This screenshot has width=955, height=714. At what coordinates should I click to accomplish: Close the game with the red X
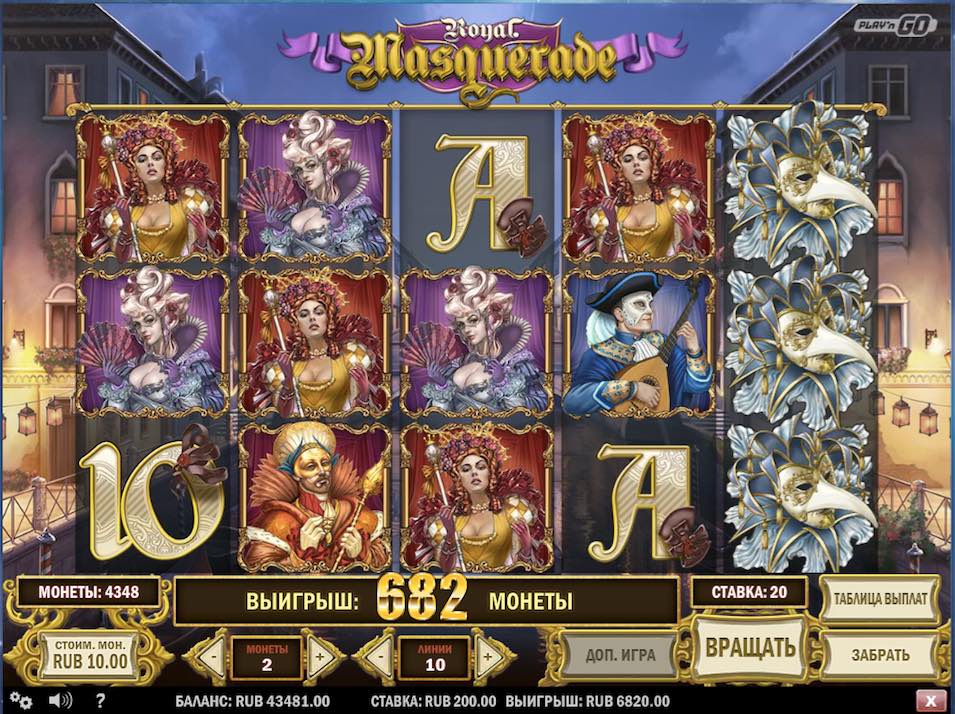(x=932, y=700)
